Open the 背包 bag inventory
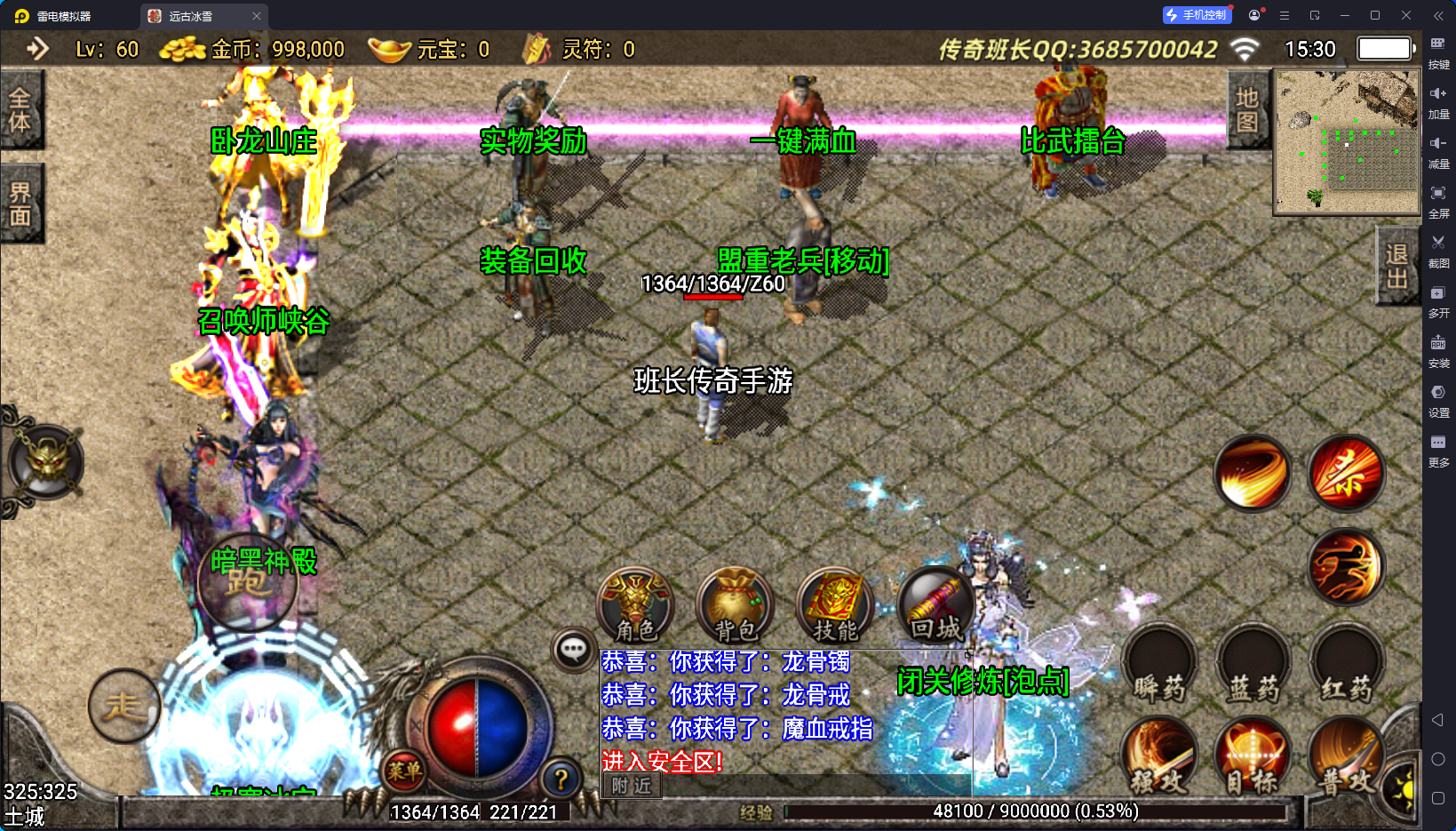 pos(736,606)
